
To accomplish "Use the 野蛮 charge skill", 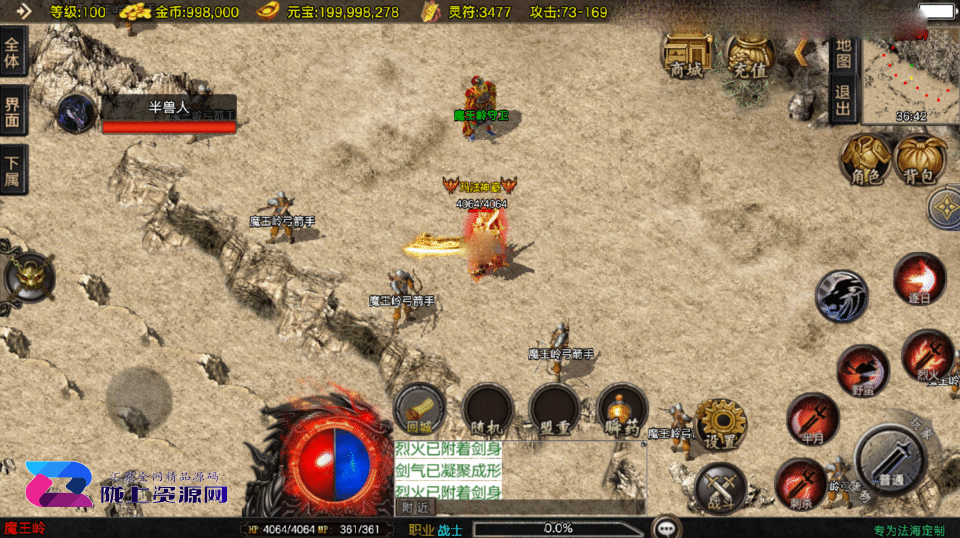I will [x=861, y=371].
